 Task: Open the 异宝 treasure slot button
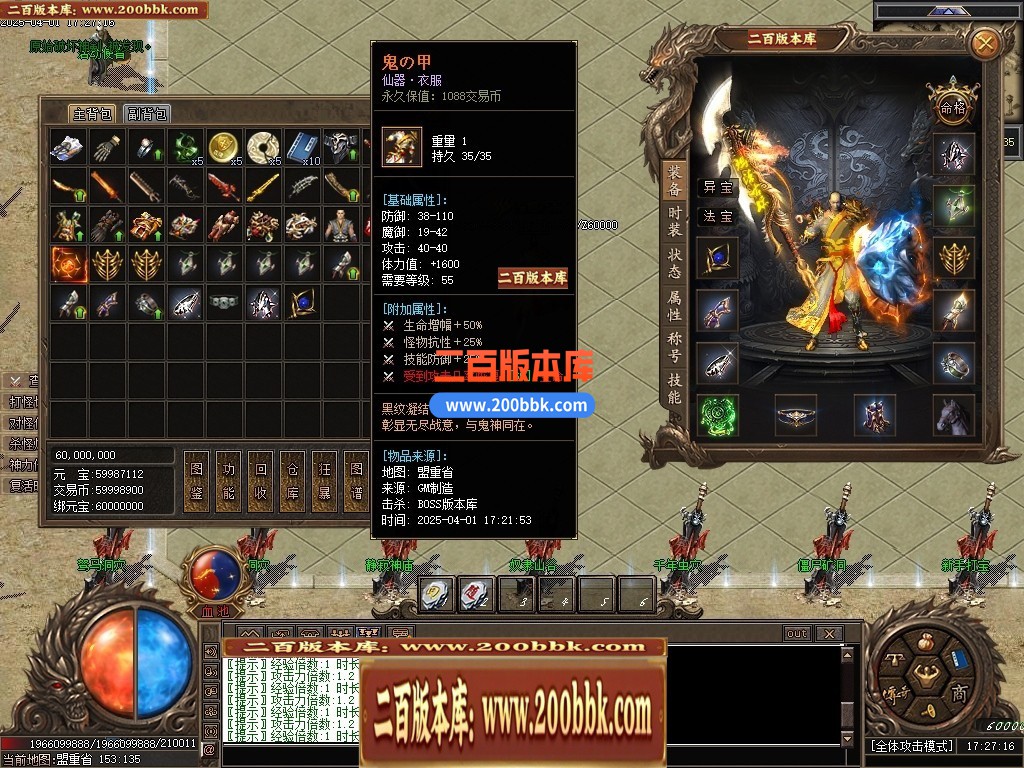click(718, 187)
